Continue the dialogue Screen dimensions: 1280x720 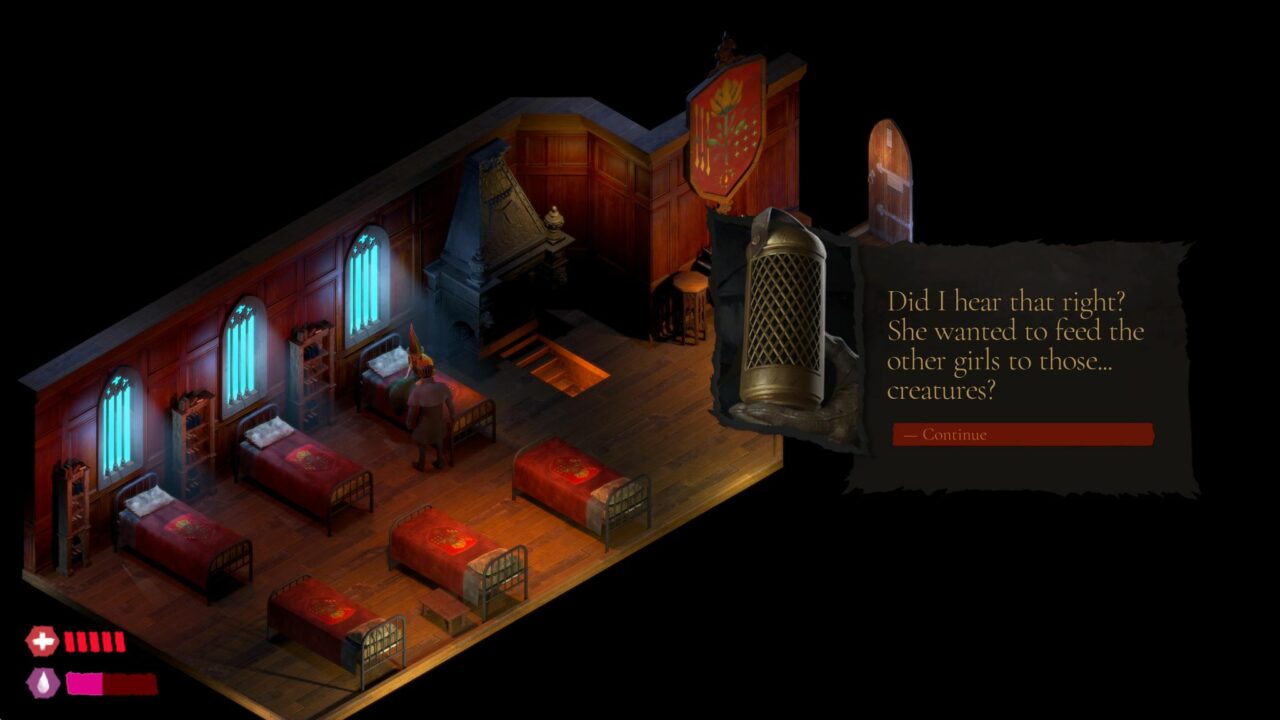[1022, 435]
